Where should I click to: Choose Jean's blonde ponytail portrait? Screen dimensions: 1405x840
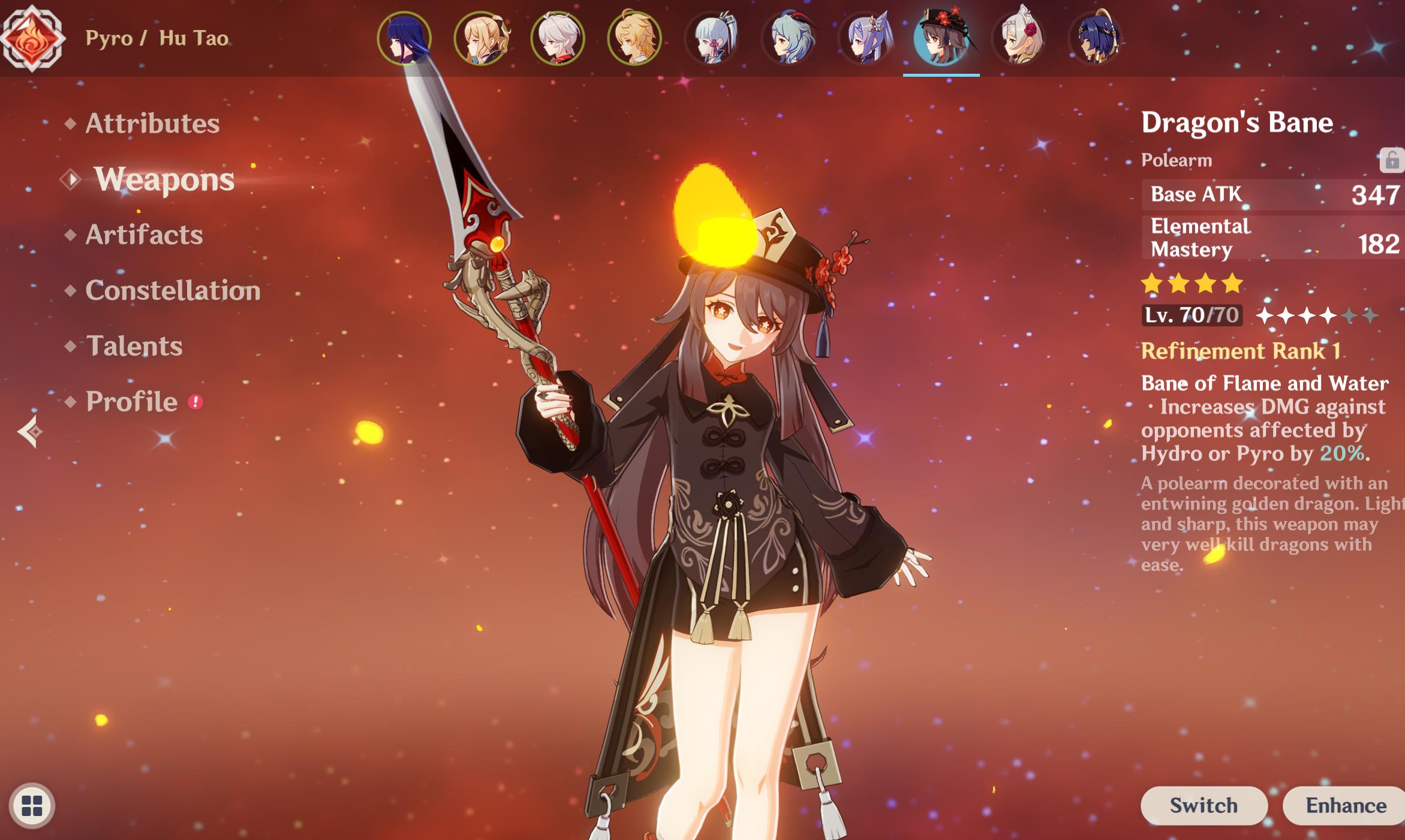tap(481, 38)
